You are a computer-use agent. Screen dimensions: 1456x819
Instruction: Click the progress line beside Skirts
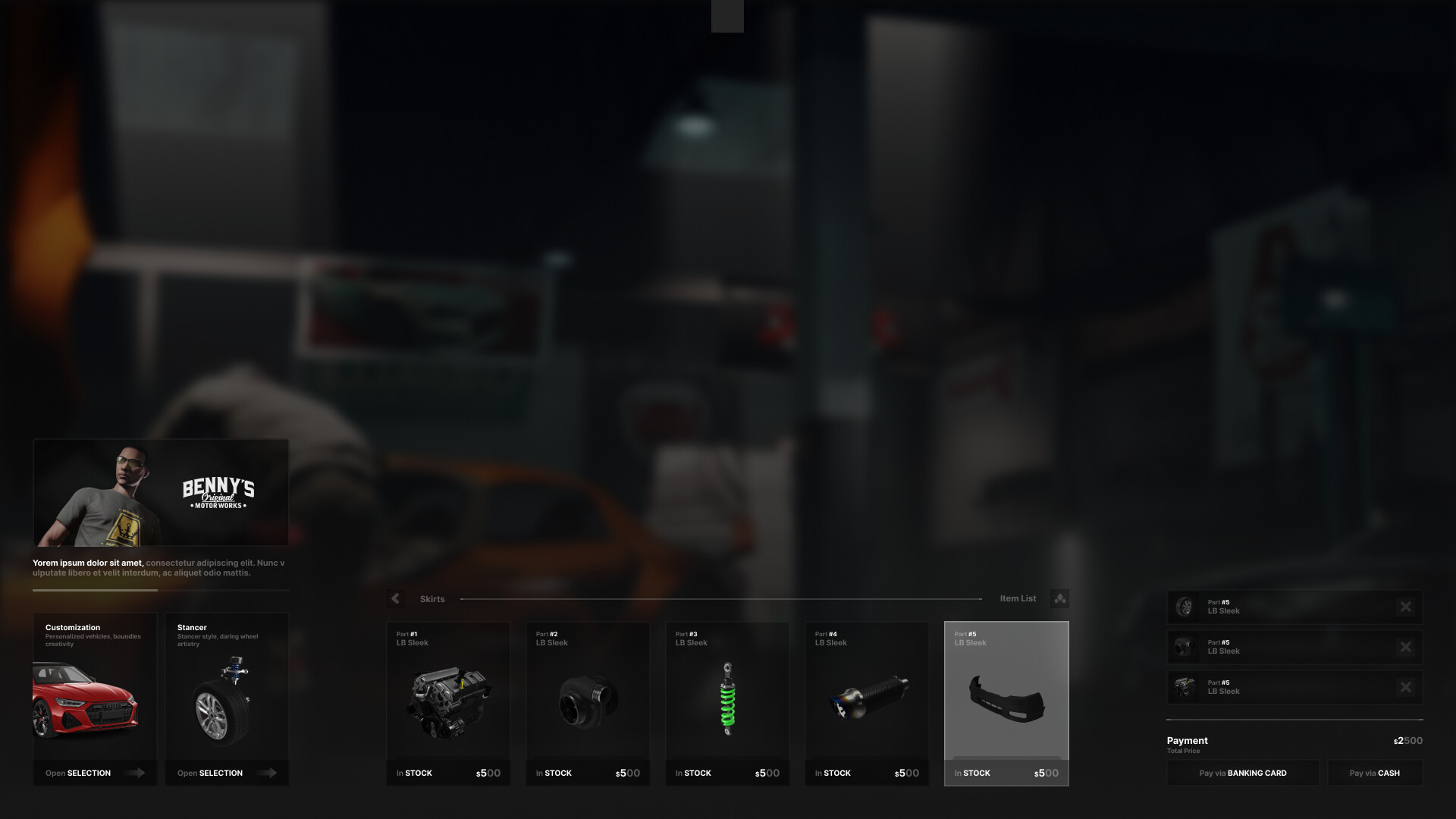720,598
